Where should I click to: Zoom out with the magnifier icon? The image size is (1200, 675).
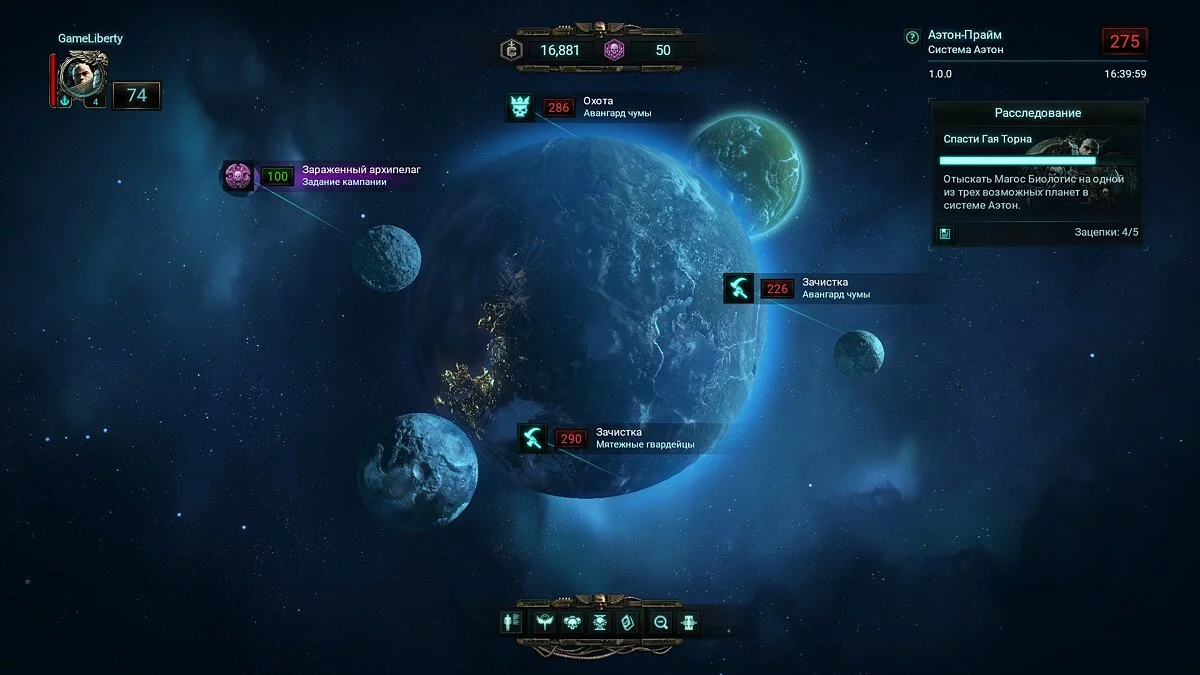pos(660,622)
